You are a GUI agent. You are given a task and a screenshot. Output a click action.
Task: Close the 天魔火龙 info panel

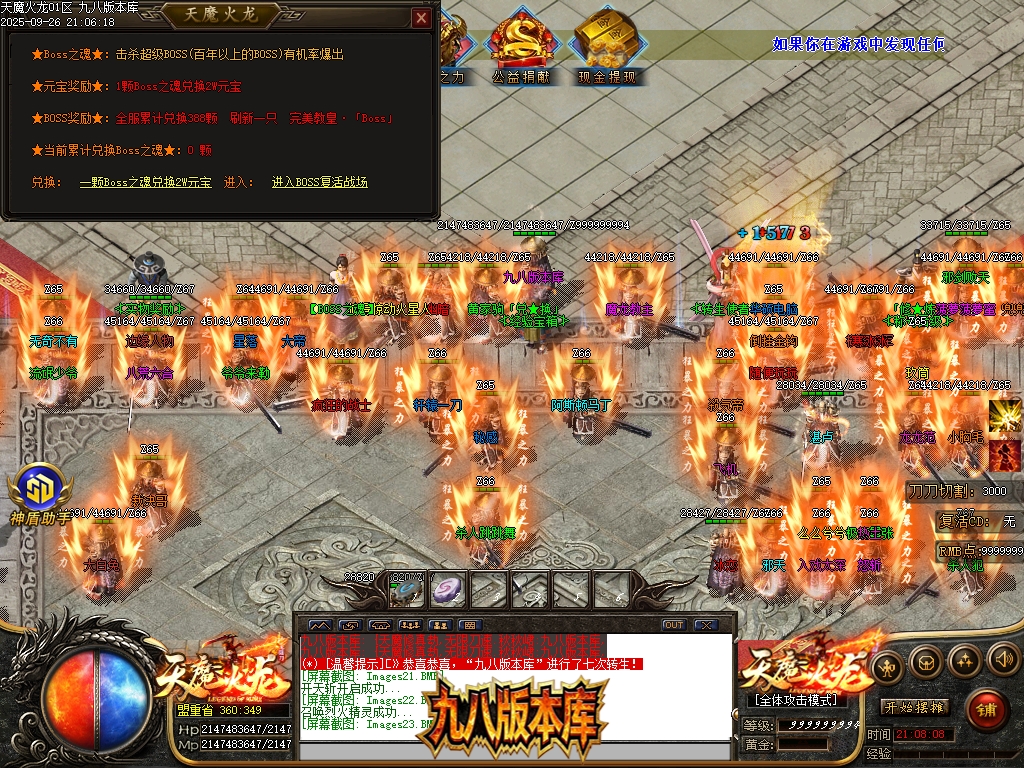[421, 17]
